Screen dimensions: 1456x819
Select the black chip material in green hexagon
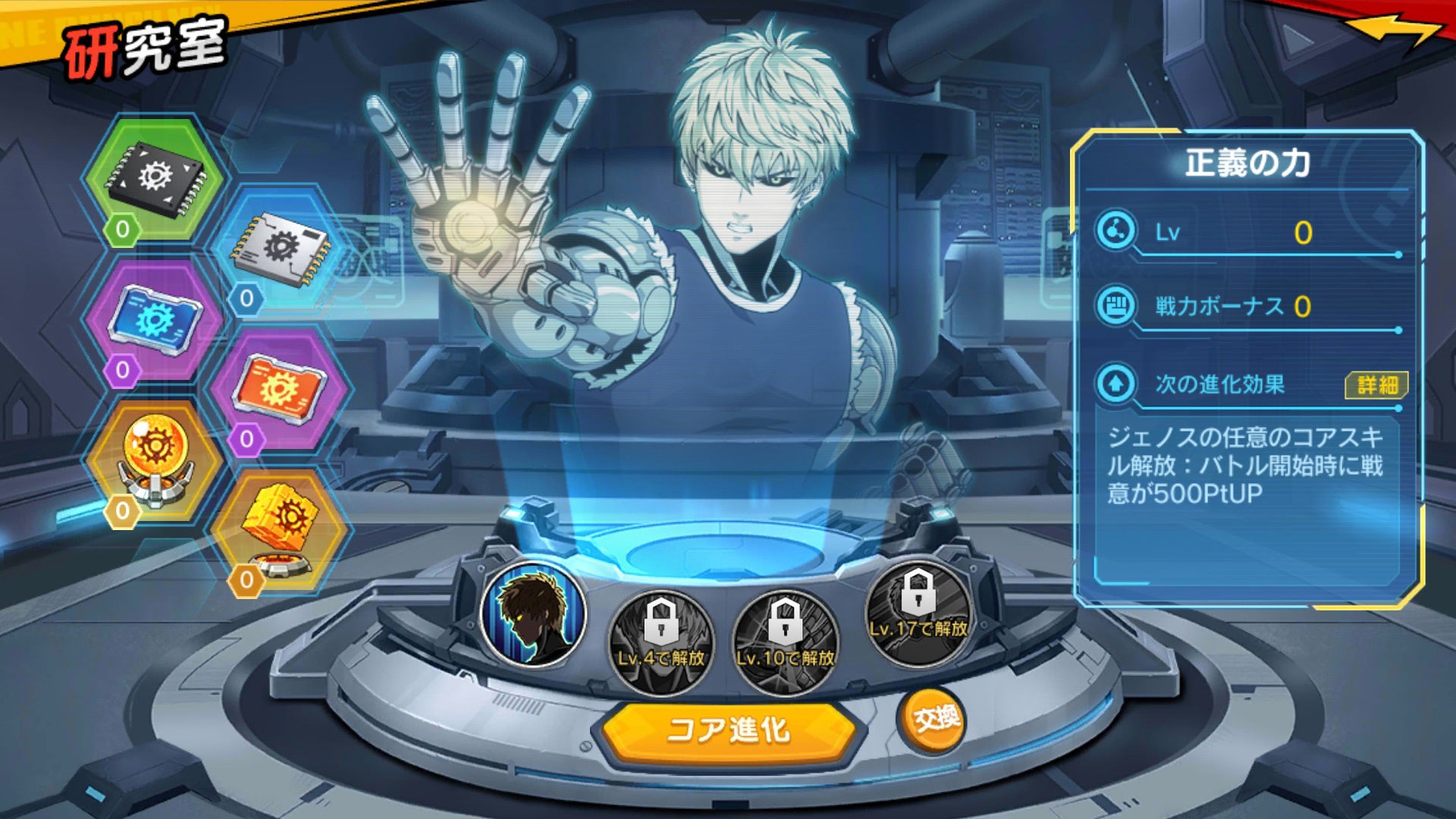point(155,178)
